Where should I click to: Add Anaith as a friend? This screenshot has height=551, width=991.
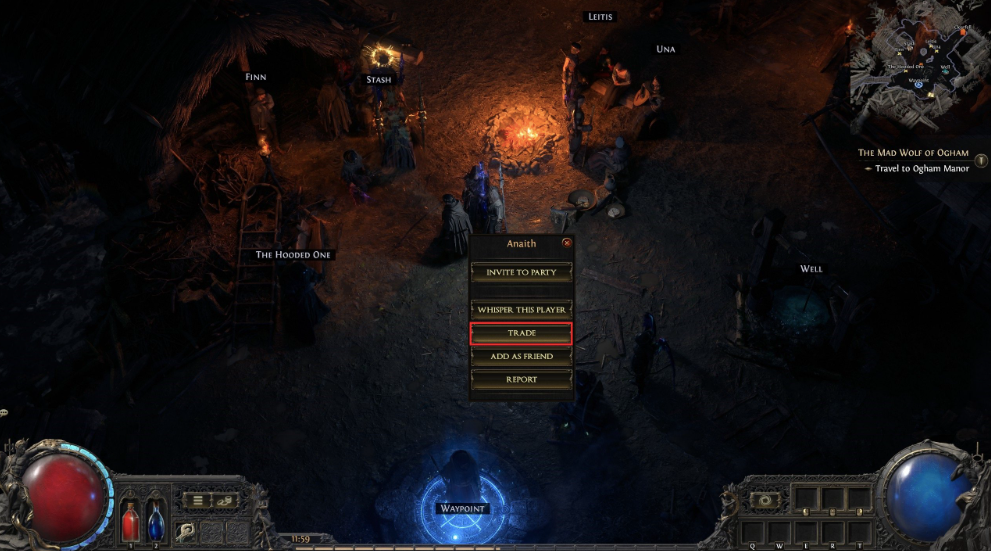pyautogui.click(x=521, y=356)
